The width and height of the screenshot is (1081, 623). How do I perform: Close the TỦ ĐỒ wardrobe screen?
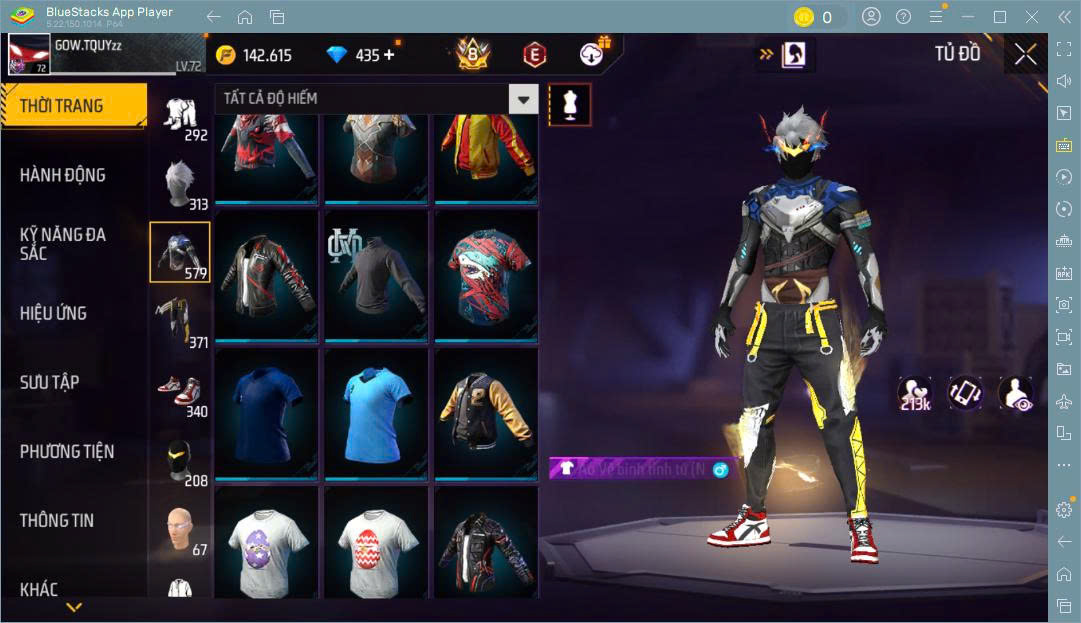click(x=1025, y=55)
